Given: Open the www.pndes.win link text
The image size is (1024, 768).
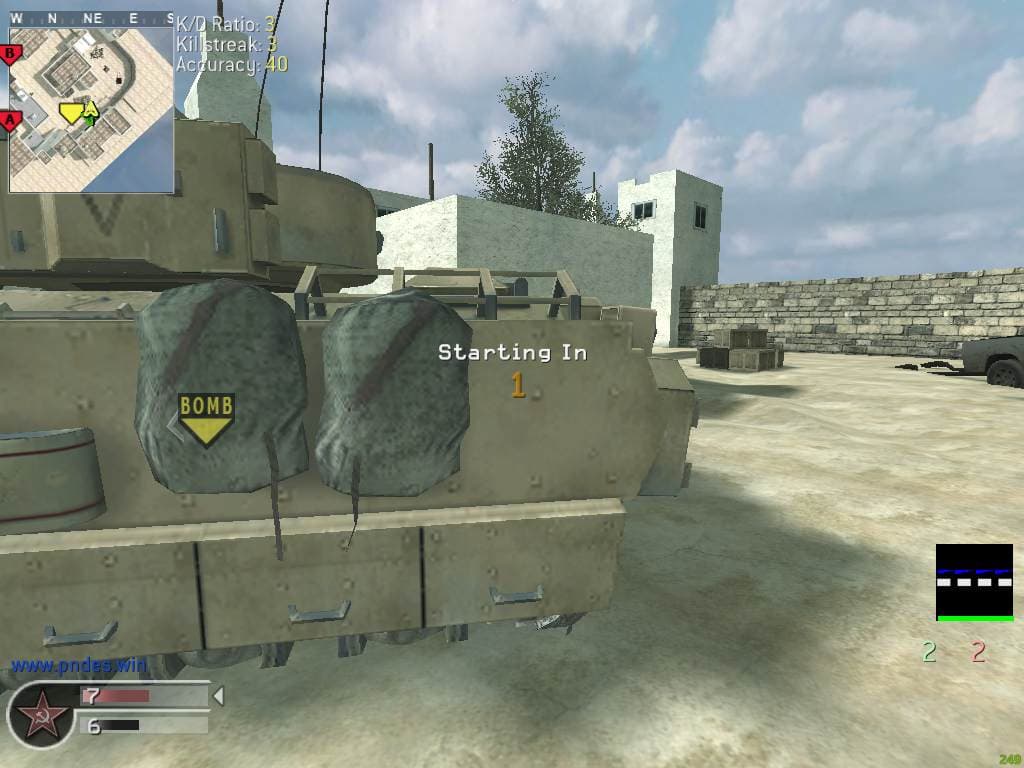Looking at the screenshot, I should (x=78, y=665).
